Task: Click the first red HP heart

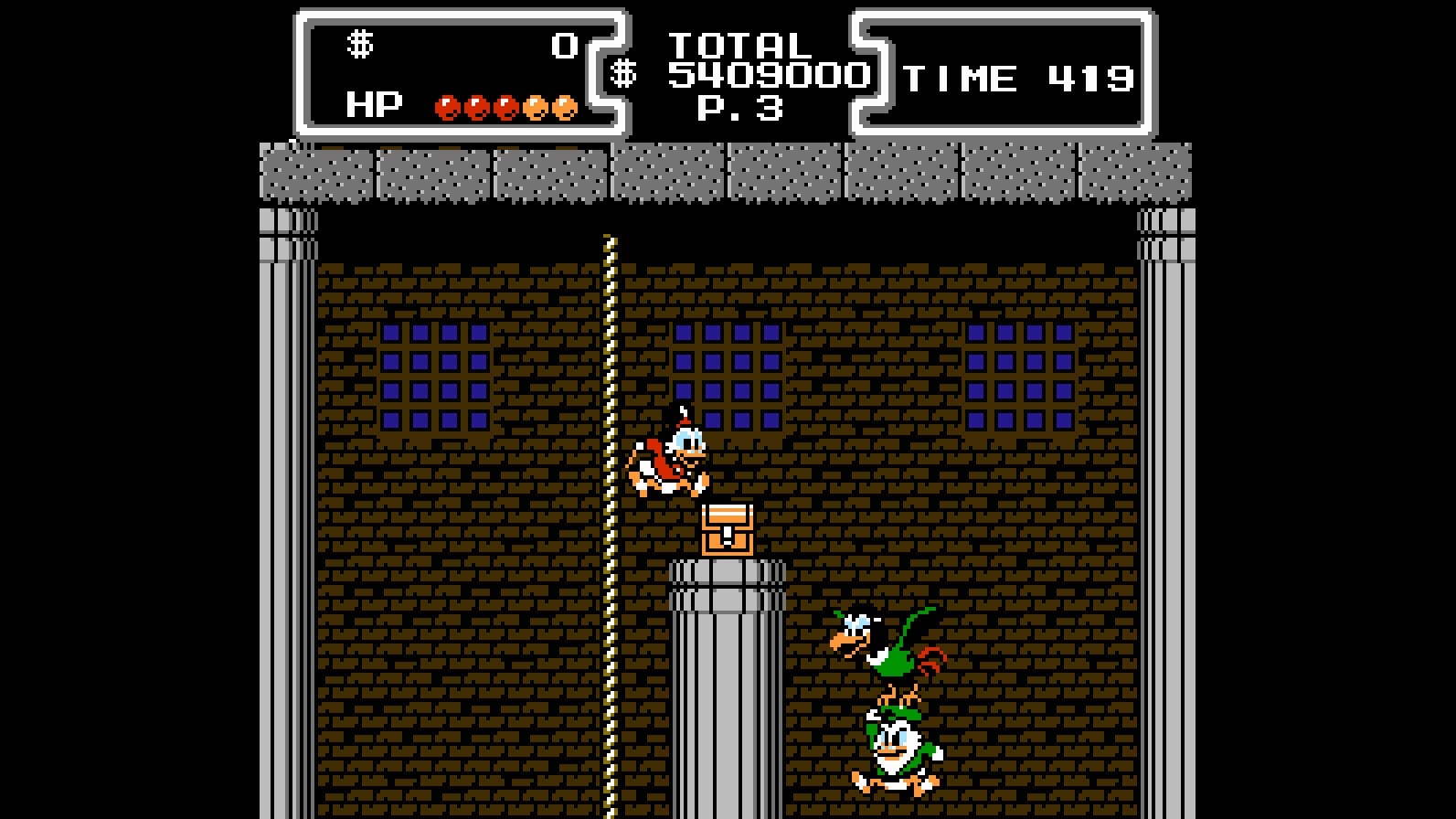Action: pos(447,107)
